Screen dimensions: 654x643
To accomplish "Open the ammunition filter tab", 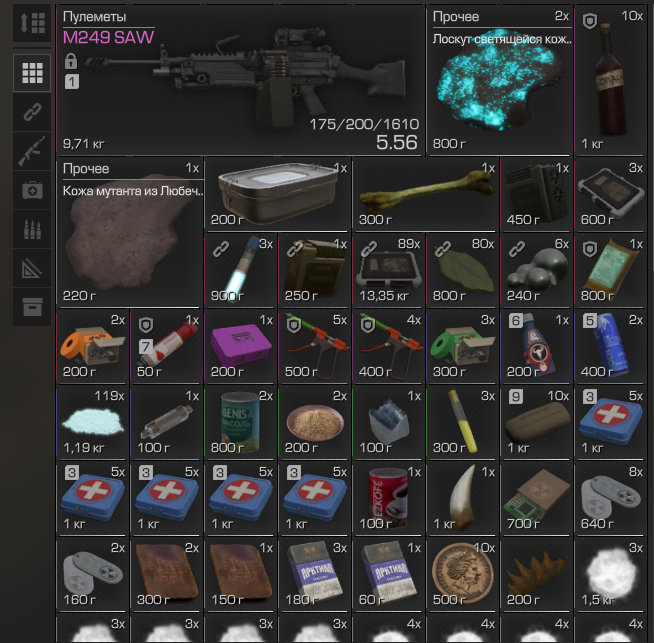I will click(32, 229).
